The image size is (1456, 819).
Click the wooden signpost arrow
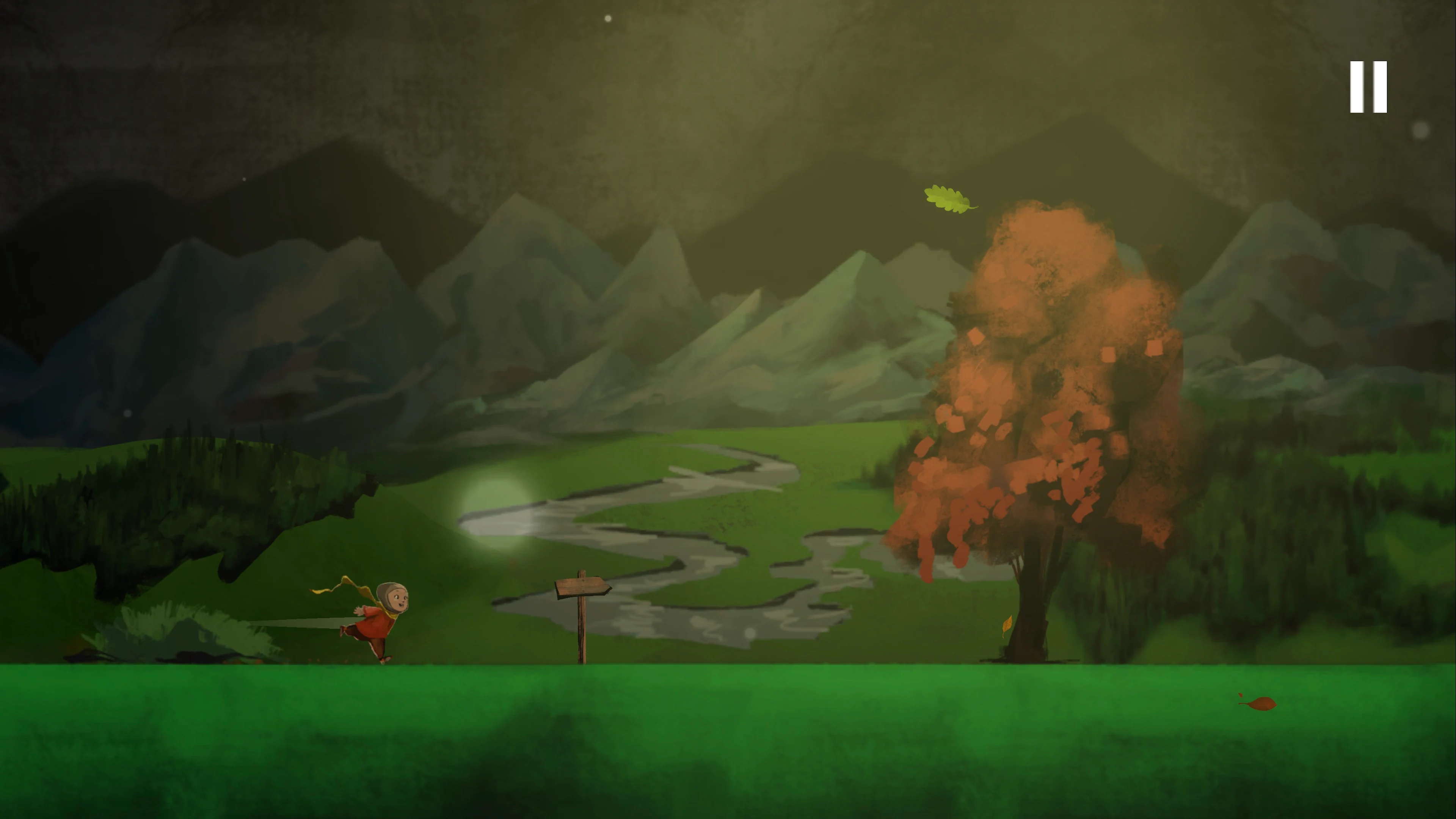tap(582, 586)
